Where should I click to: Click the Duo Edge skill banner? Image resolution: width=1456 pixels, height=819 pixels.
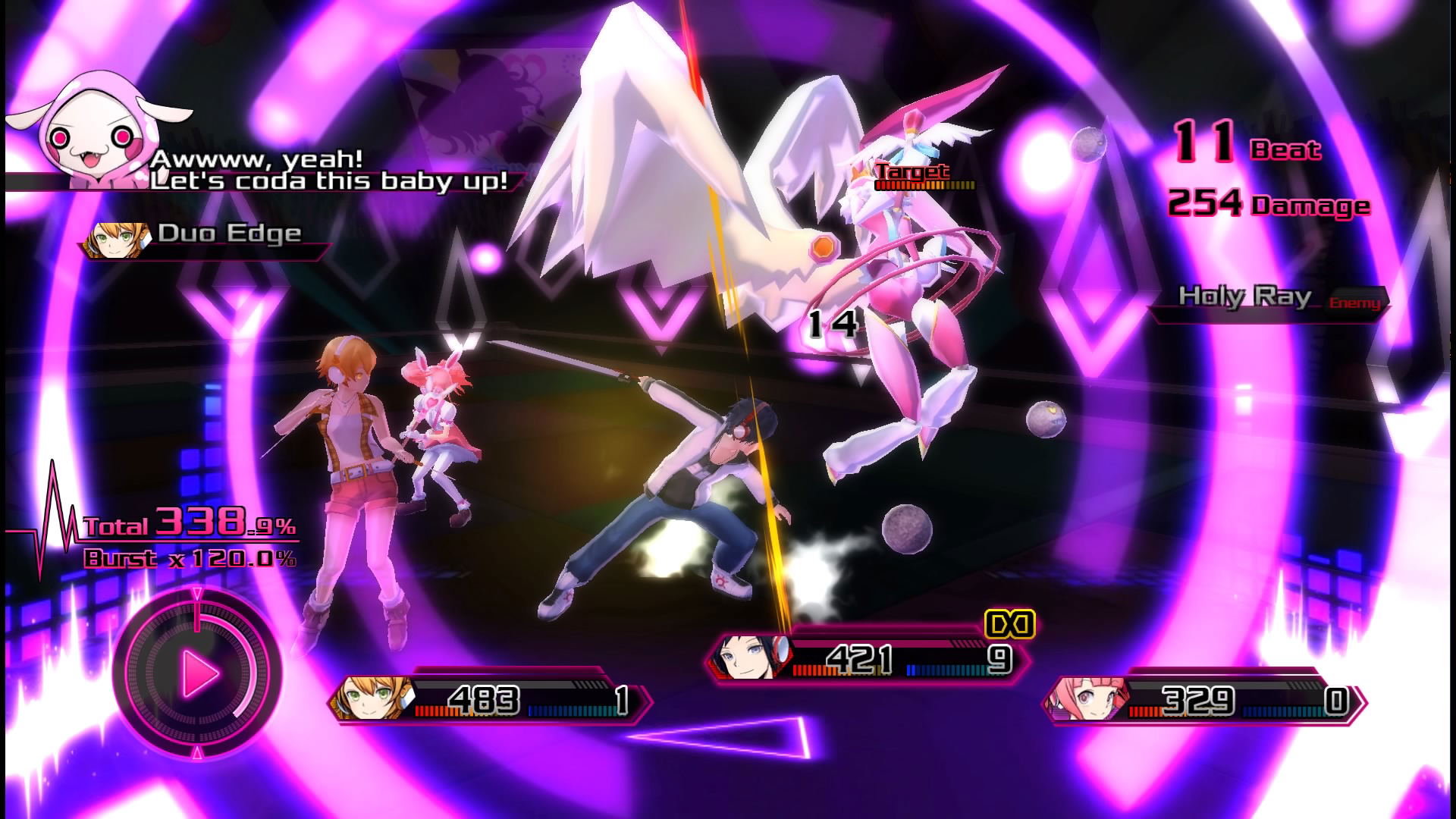[205, 237]
